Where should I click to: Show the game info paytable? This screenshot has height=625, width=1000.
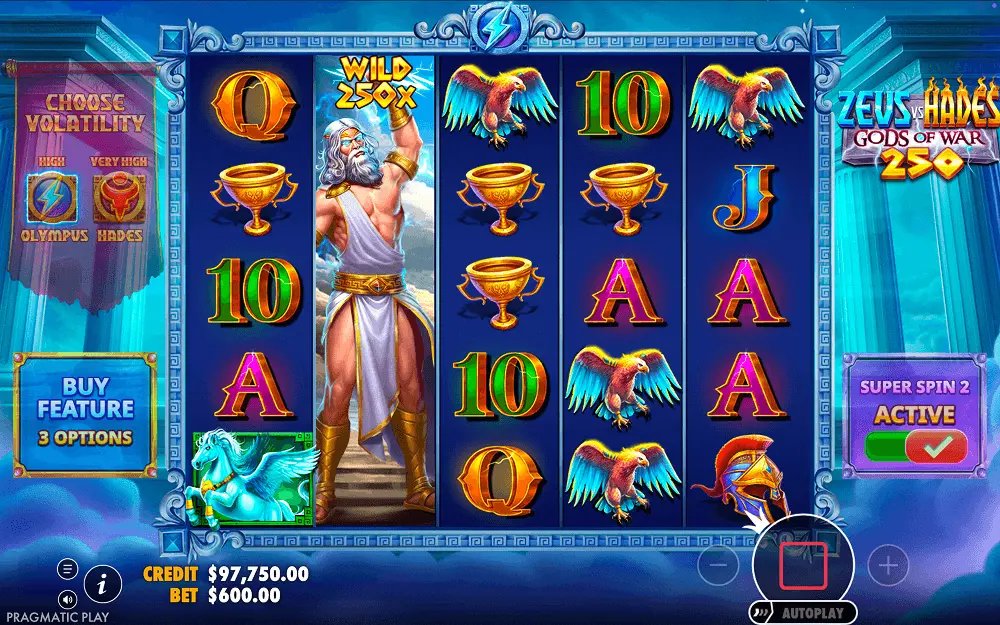point(102,583)
